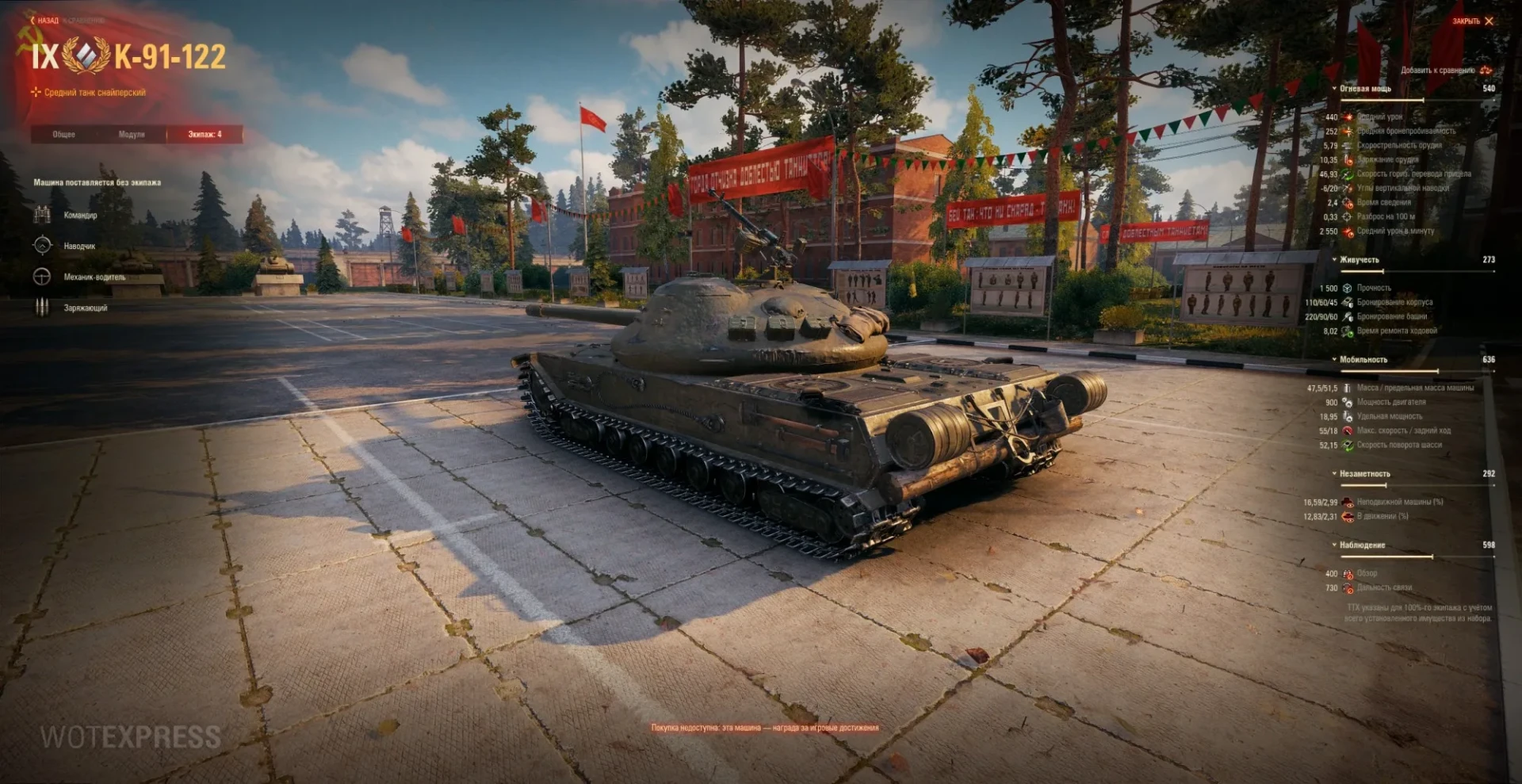Select the Заряжающий crew member
The width and height of the screenshot is (1522, 784).
[85, 308]
